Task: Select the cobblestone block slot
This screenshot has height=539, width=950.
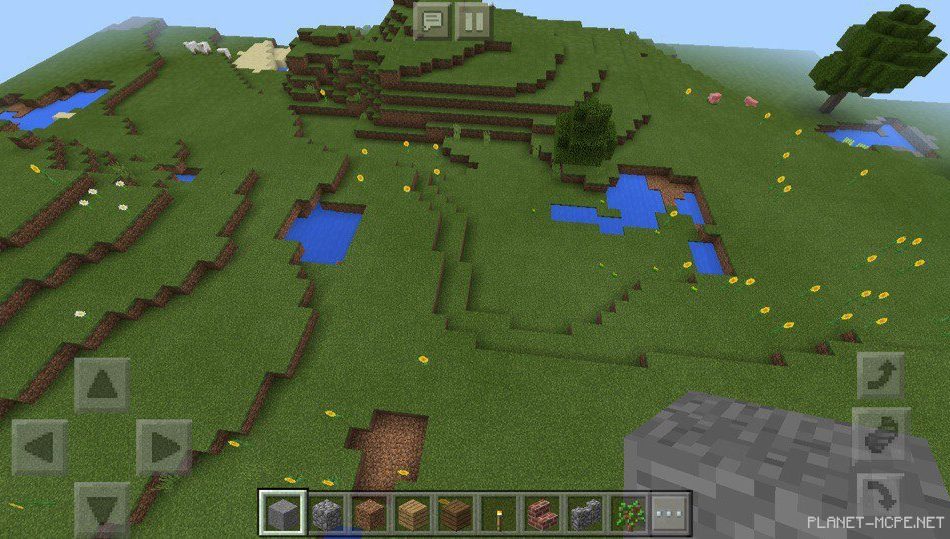Action: point(325,514)
